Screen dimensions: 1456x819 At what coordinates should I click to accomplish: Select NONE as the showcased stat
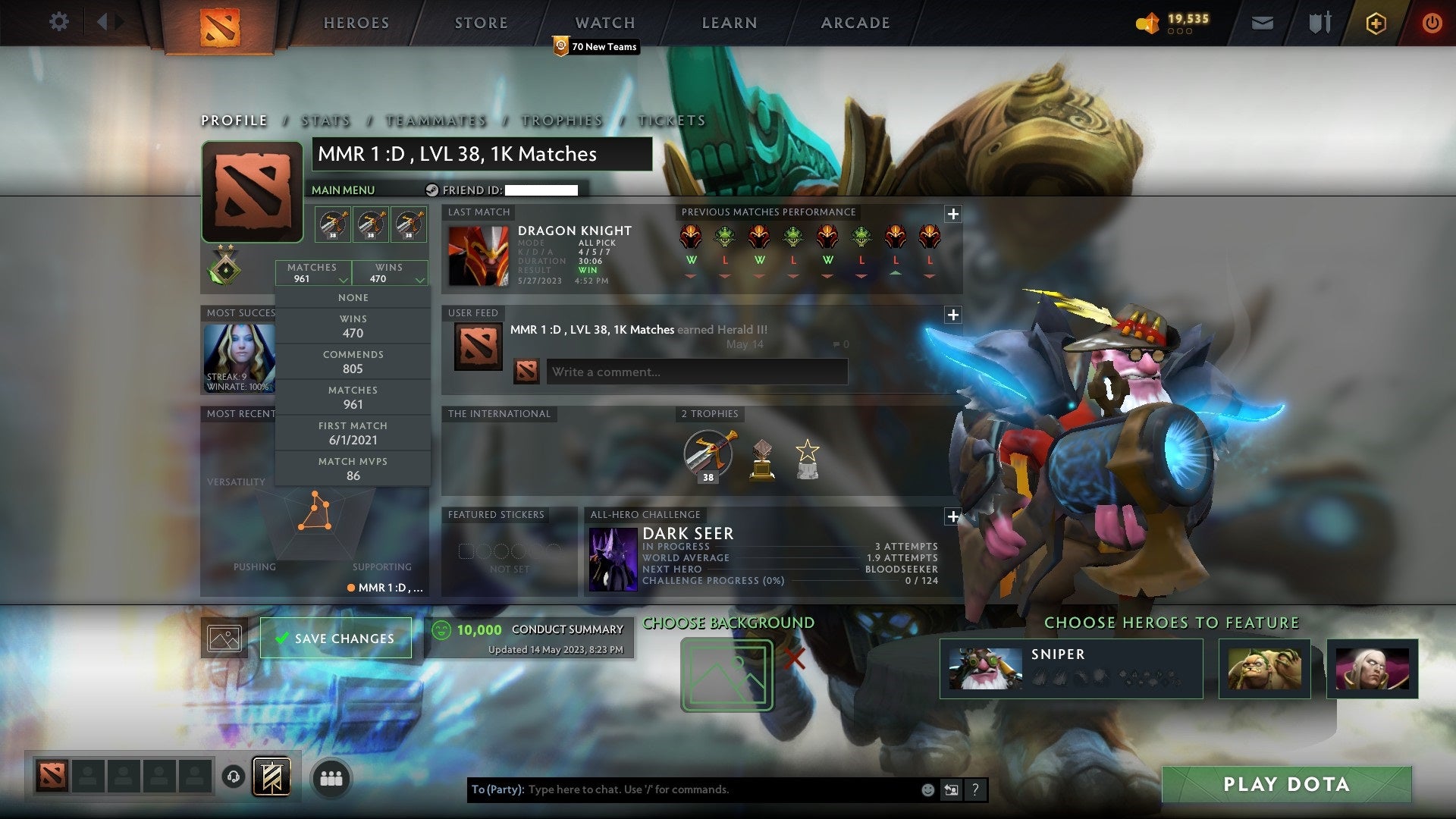click(353, 297)
